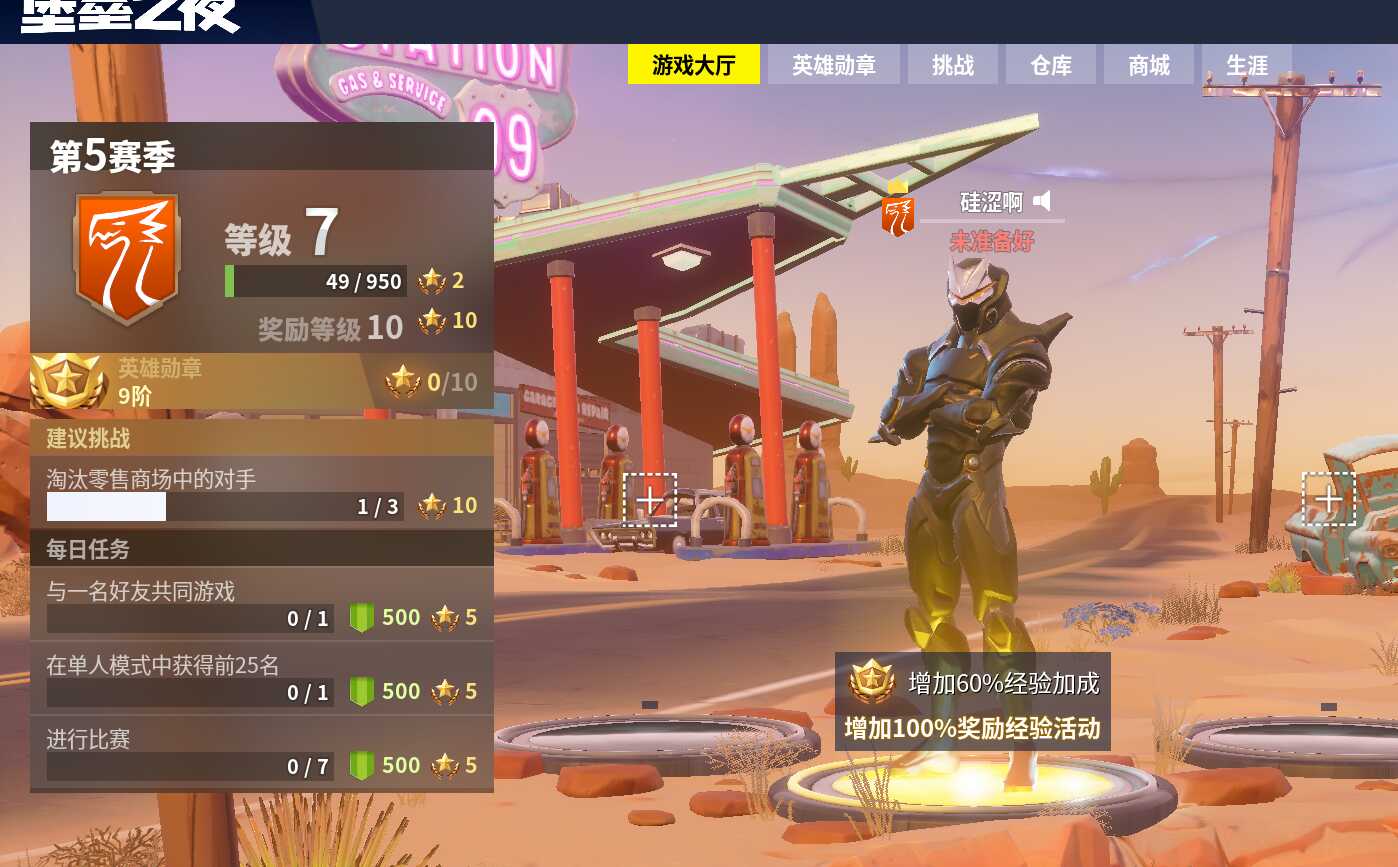The width and height of the screenshot is (1398, 867).
Task: Select the 英雄勋章 tab
Action: tap(834, 64)
